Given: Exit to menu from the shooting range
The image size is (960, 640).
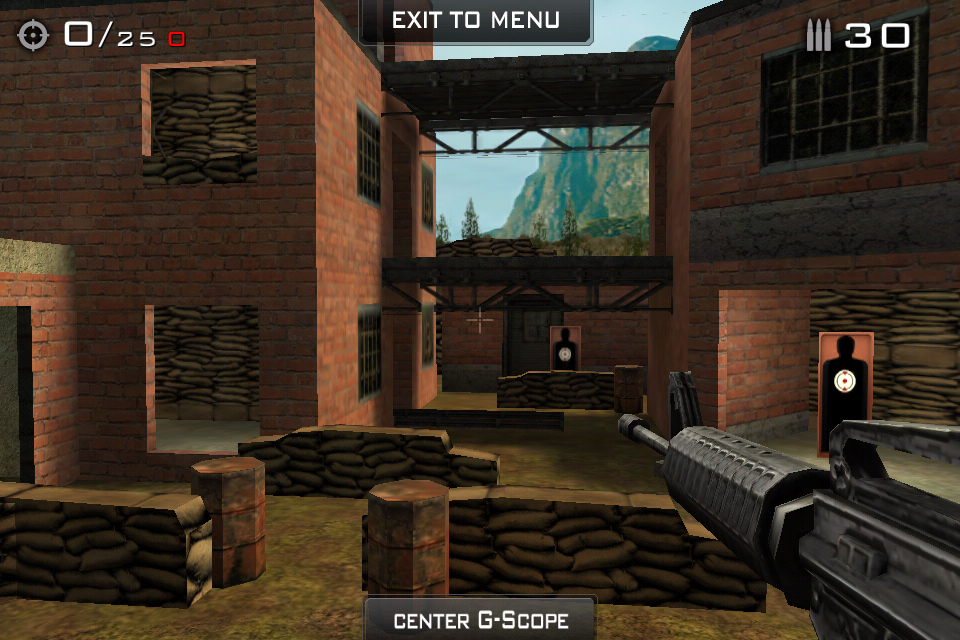Looking at the screenshot, I should pos(476,21).
